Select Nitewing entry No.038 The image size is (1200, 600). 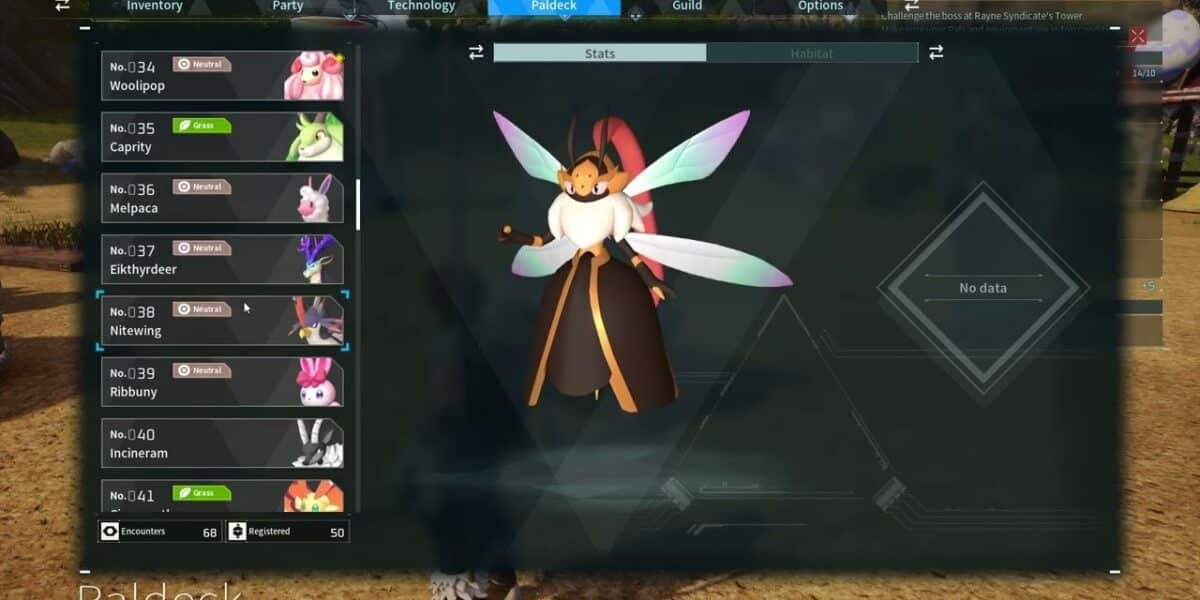[223, 321]
